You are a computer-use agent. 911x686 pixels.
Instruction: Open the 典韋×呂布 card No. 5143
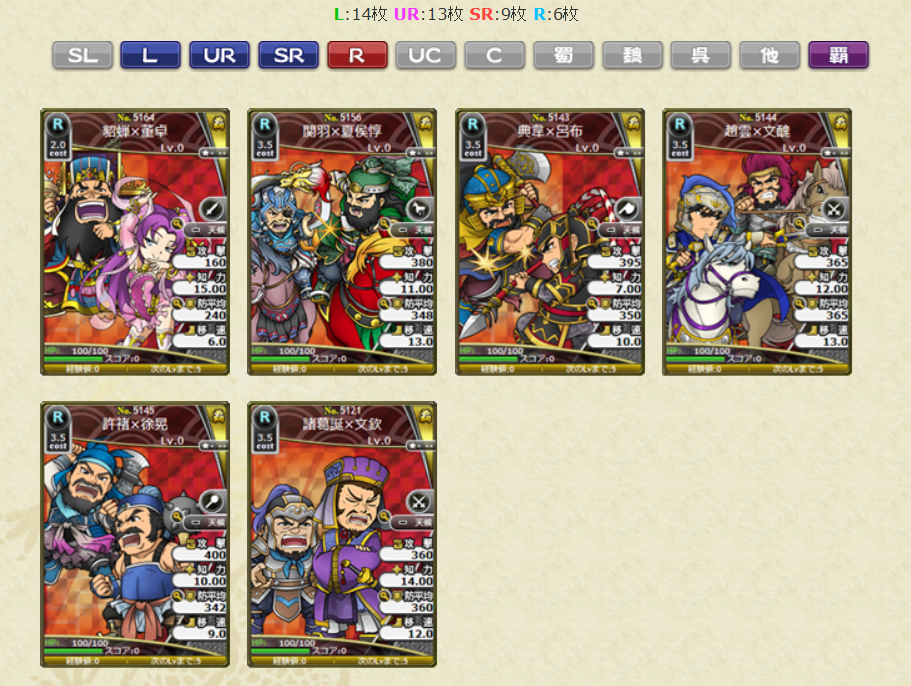click(x=550, y=242)
